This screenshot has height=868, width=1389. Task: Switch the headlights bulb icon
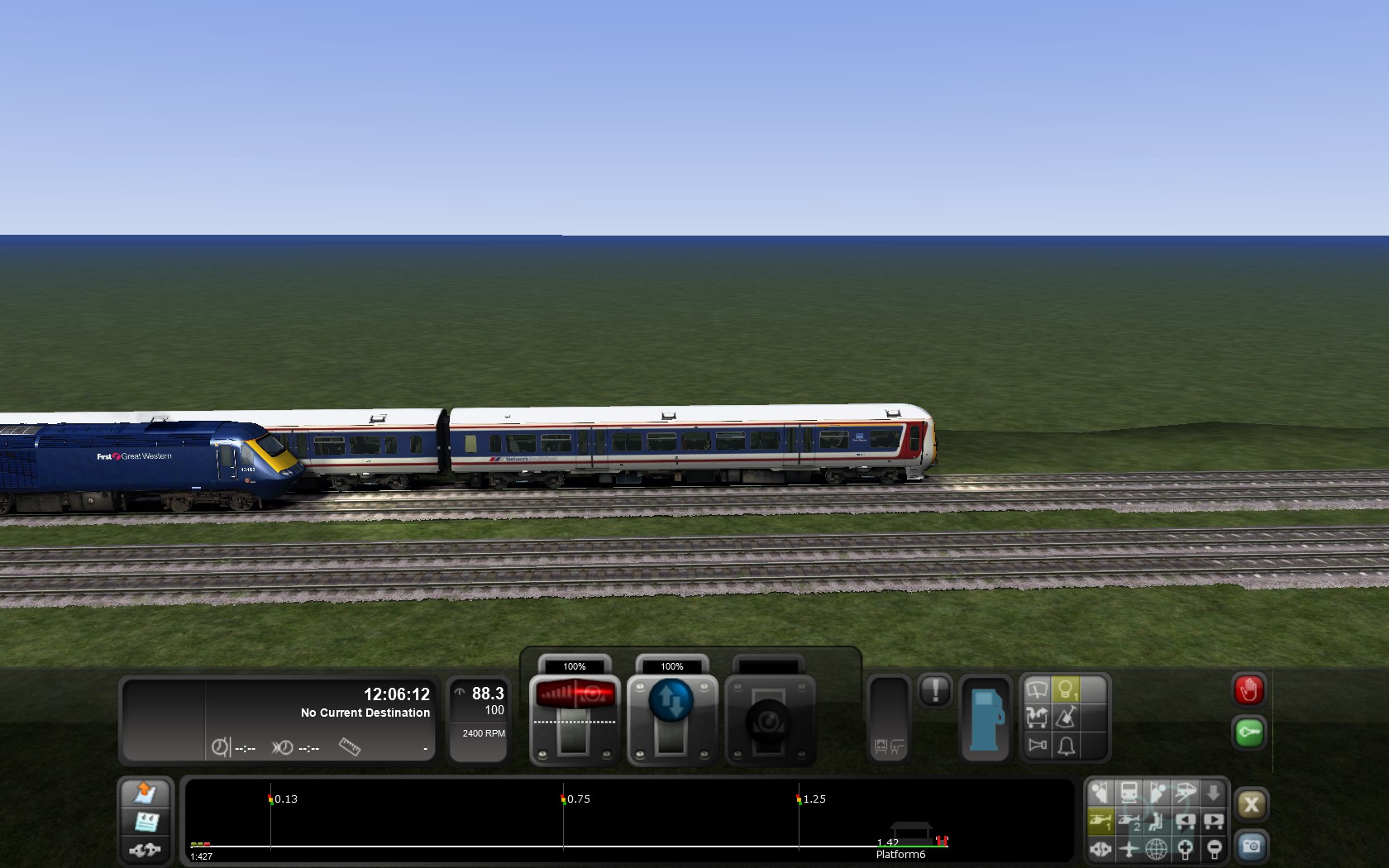pyautogui.click(x=1066, y=689)
